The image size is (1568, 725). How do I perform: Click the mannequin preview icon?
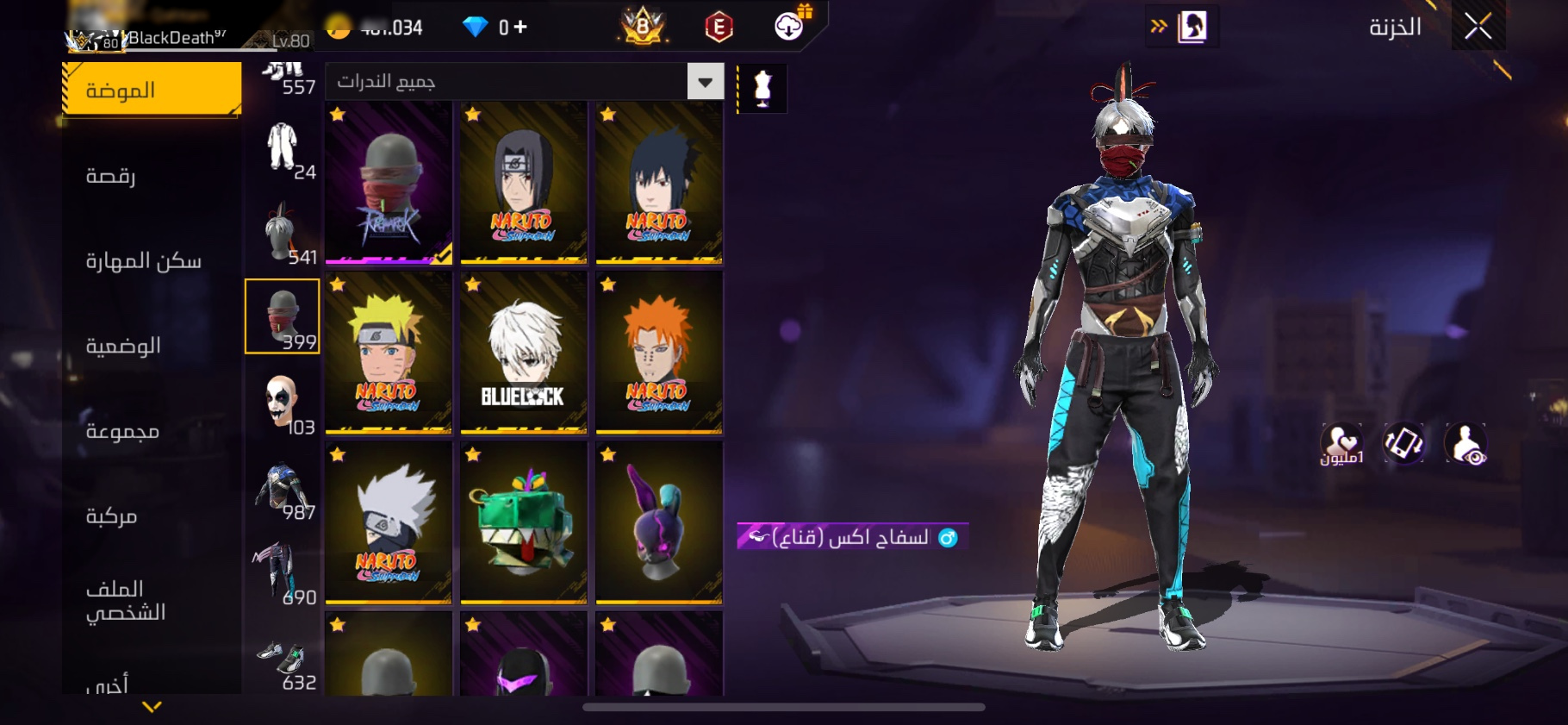(762, 88)
